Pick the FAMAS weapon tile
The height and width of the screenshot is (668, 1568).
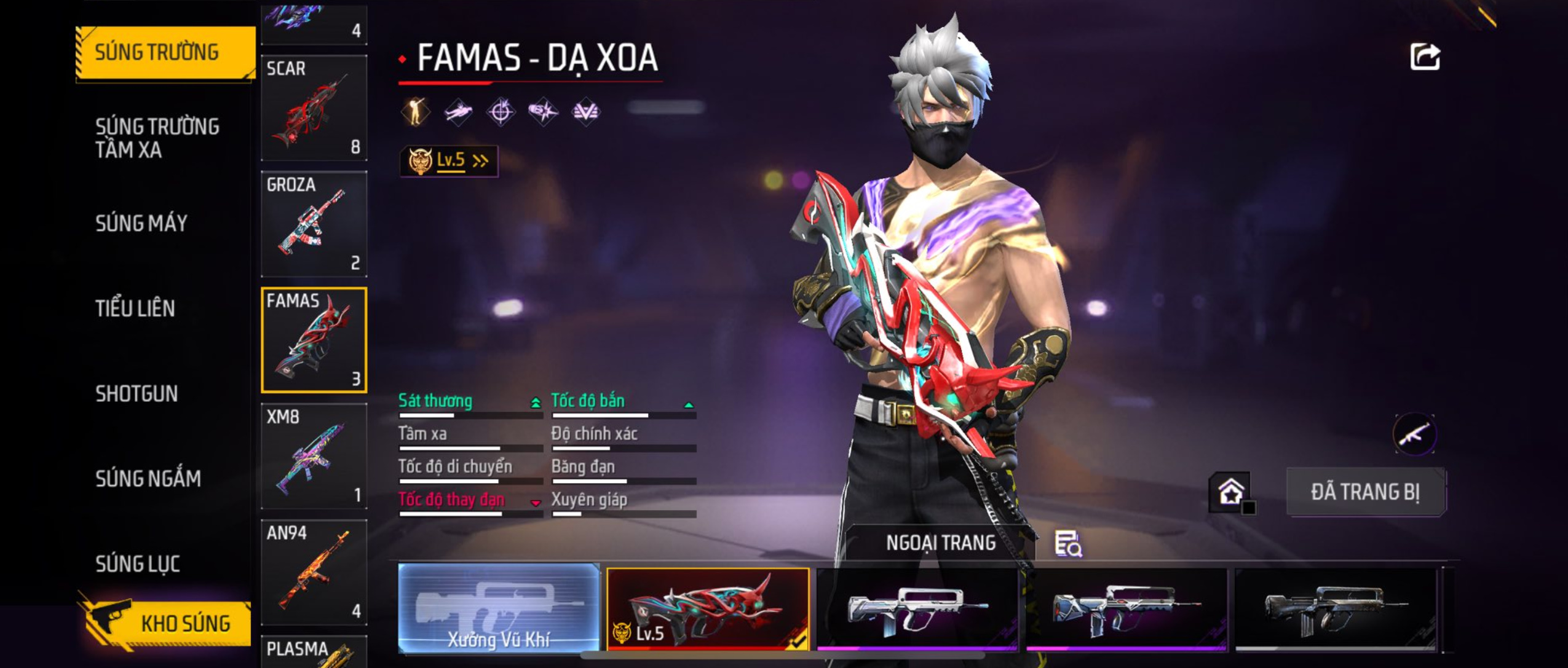tap(314, 340)
